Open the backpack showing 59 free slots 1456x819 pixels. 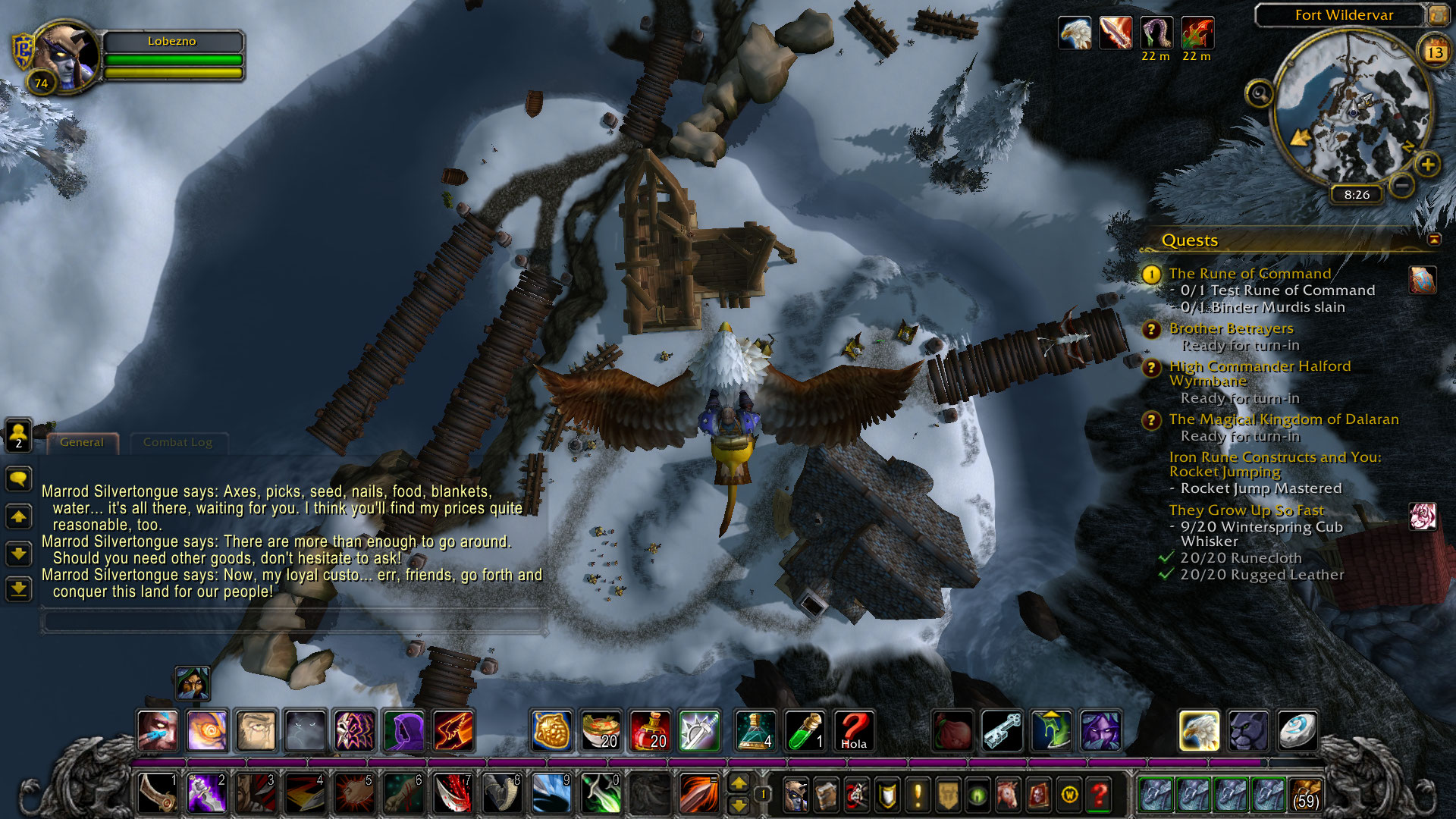(x=1305, y=794)
